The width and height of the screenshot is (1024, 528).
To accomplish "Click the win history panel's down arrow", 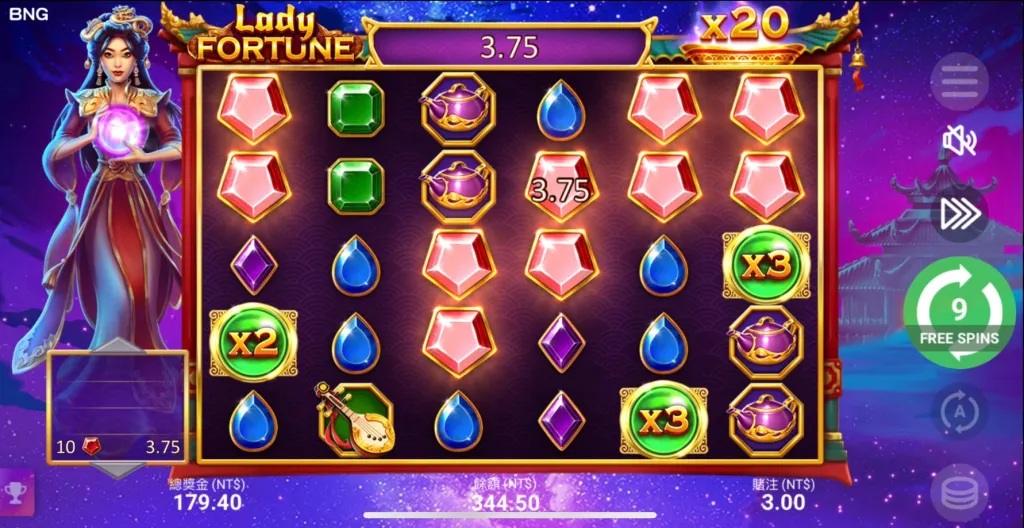I will (117, 469).
